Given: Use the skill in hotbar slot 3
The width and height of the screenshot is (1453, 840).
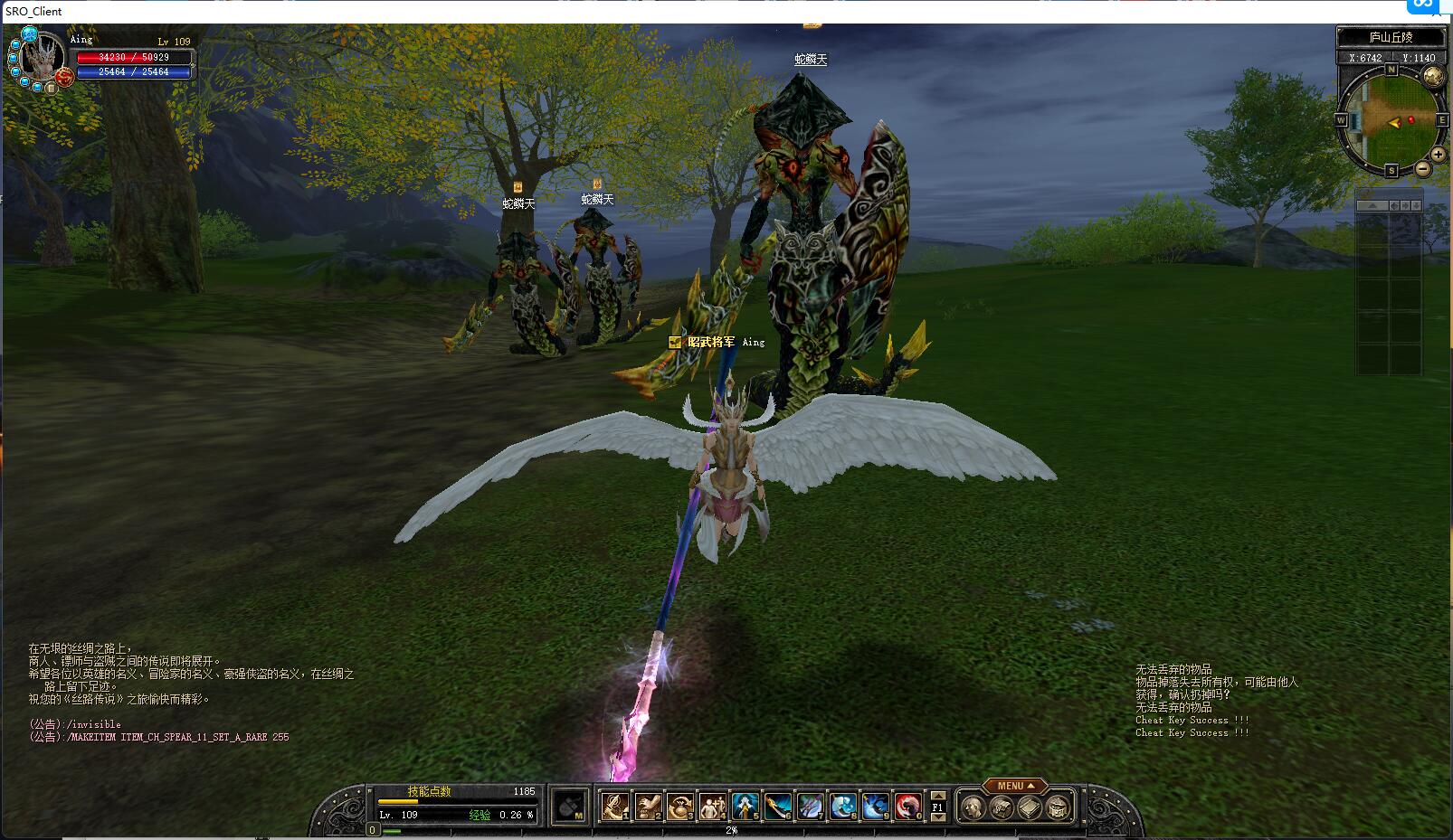Looking at the screenshot, I should pos(680,806).
